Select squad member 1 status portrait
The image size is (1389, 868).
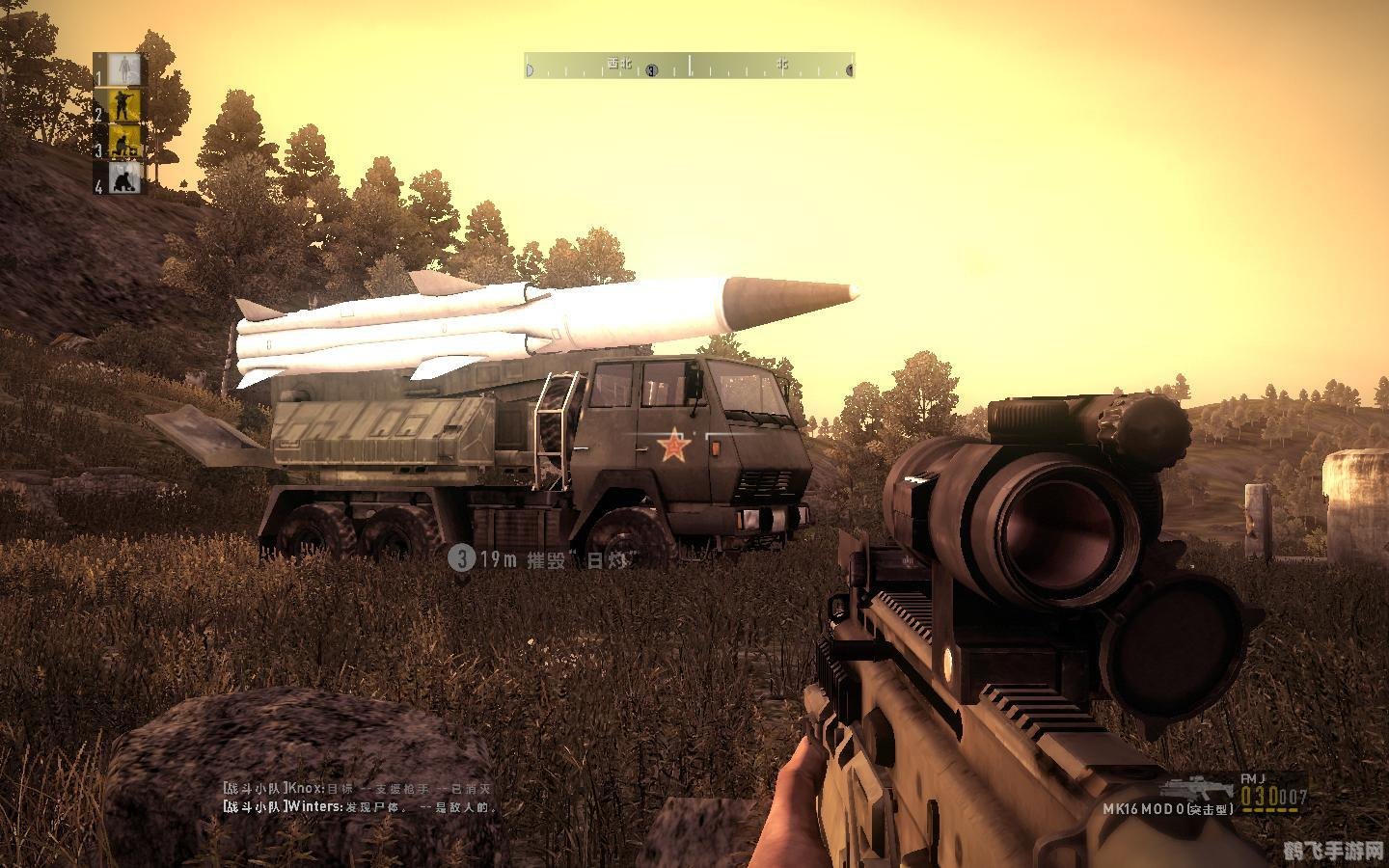pyautogui.click(x=123, y=68)
